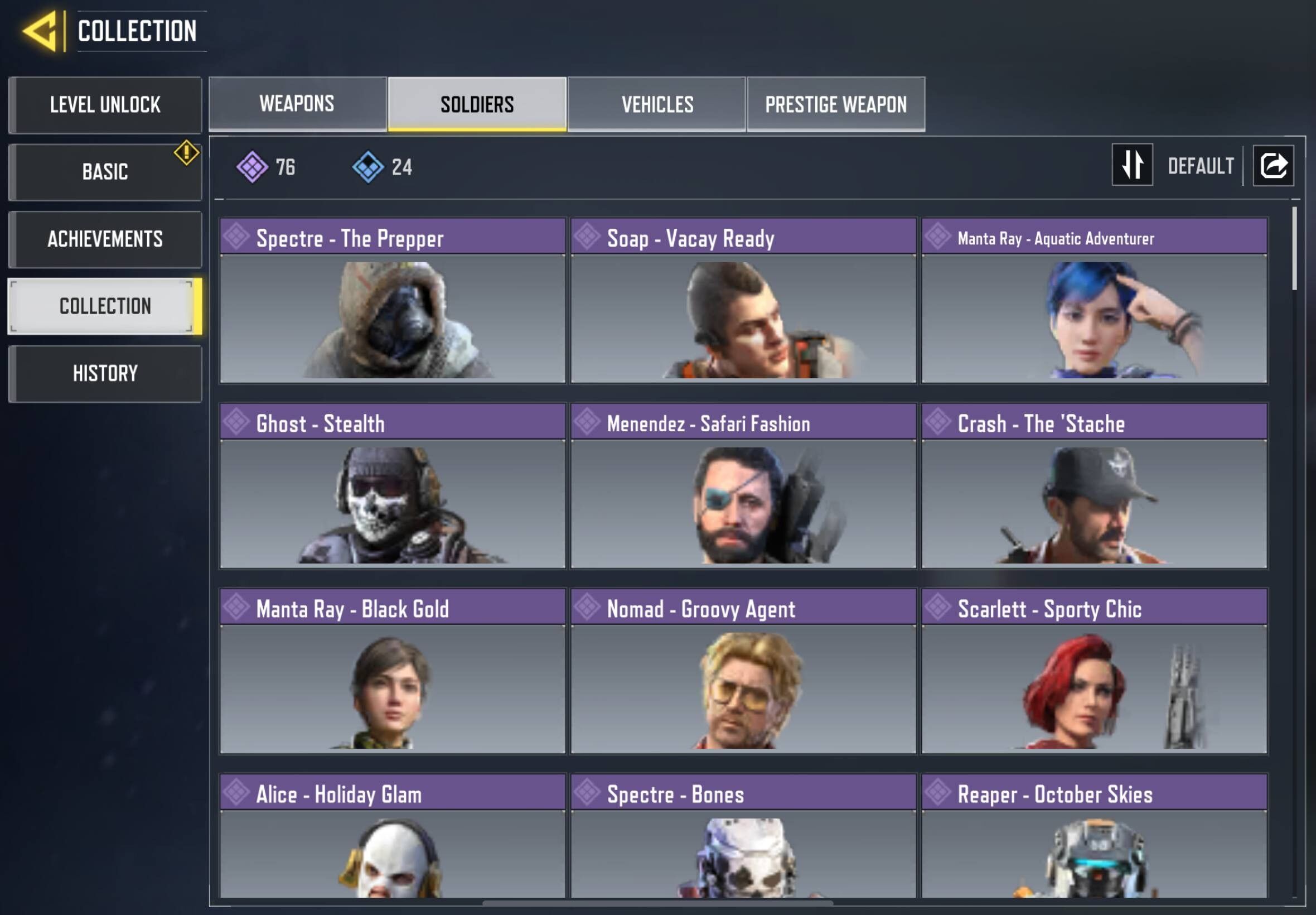Show the History section

(x=105, y=374)
